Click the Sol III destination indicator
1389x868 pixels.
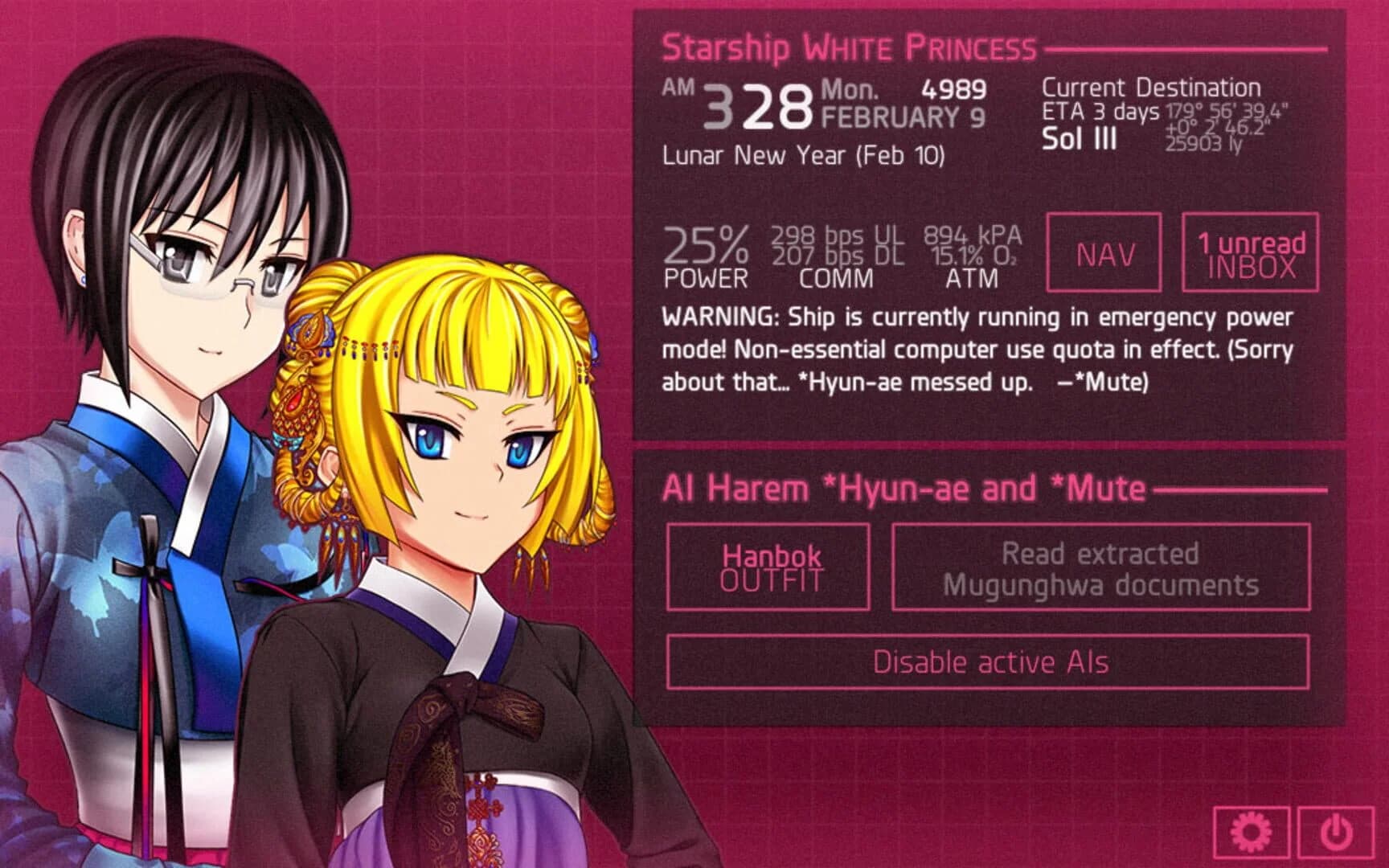click(x=1080, y=141)
